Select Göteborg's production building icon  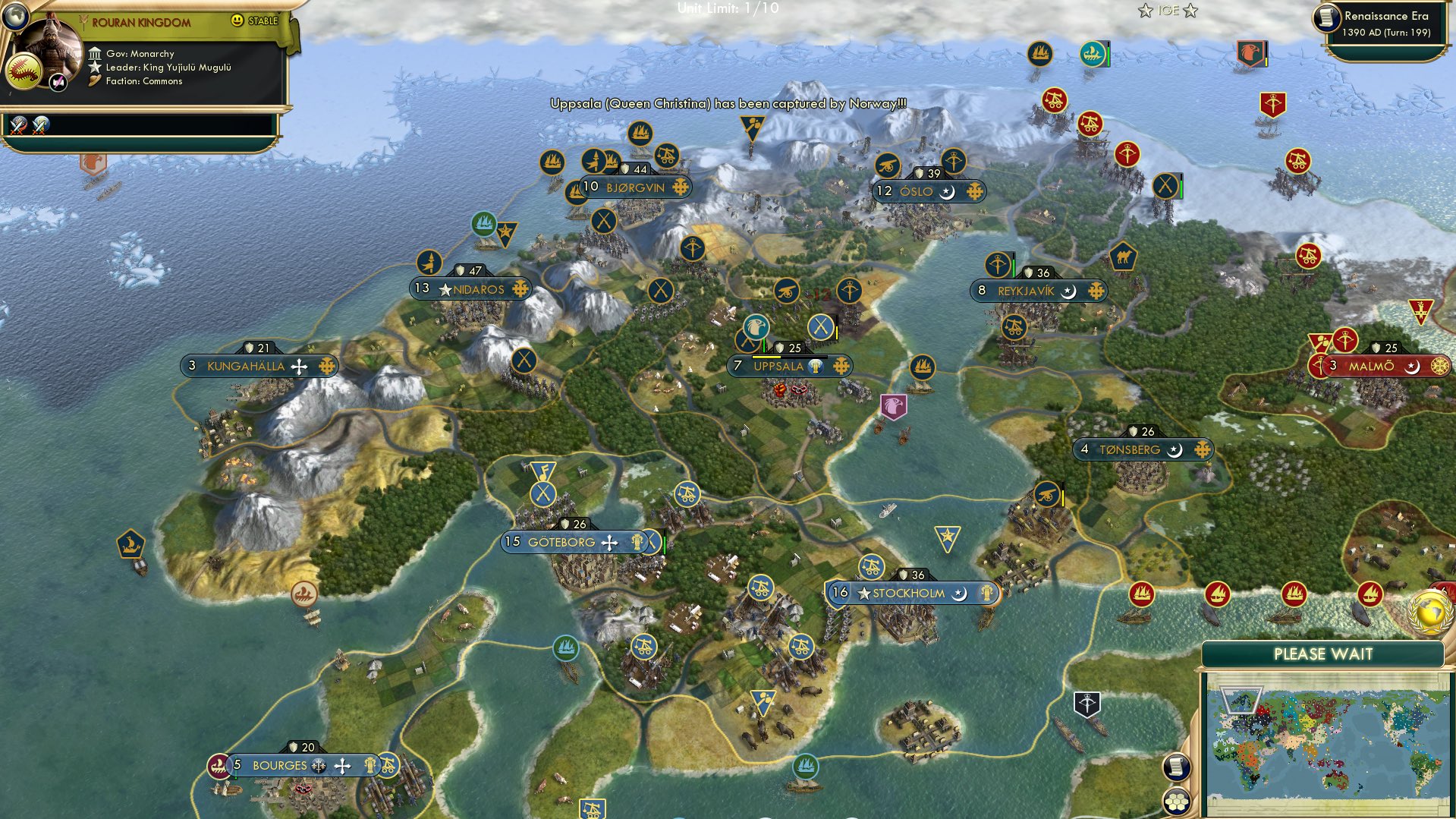(x=636, y=541)
